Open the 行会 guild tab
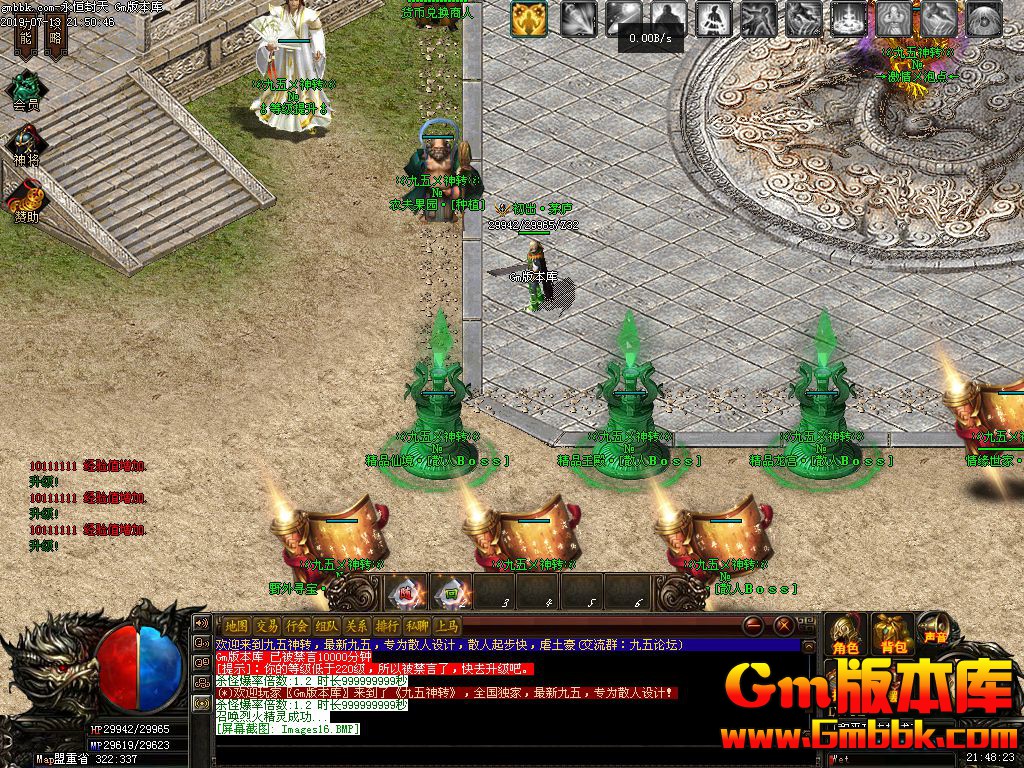 pos(296,626)
